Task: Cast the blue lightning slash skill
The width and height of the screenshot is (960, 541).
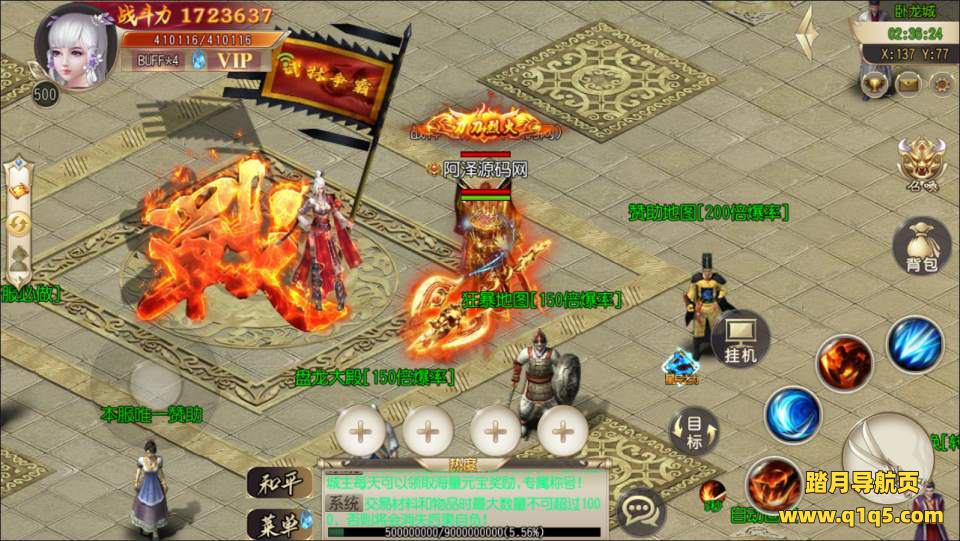Action: click(x=914, y=344)
